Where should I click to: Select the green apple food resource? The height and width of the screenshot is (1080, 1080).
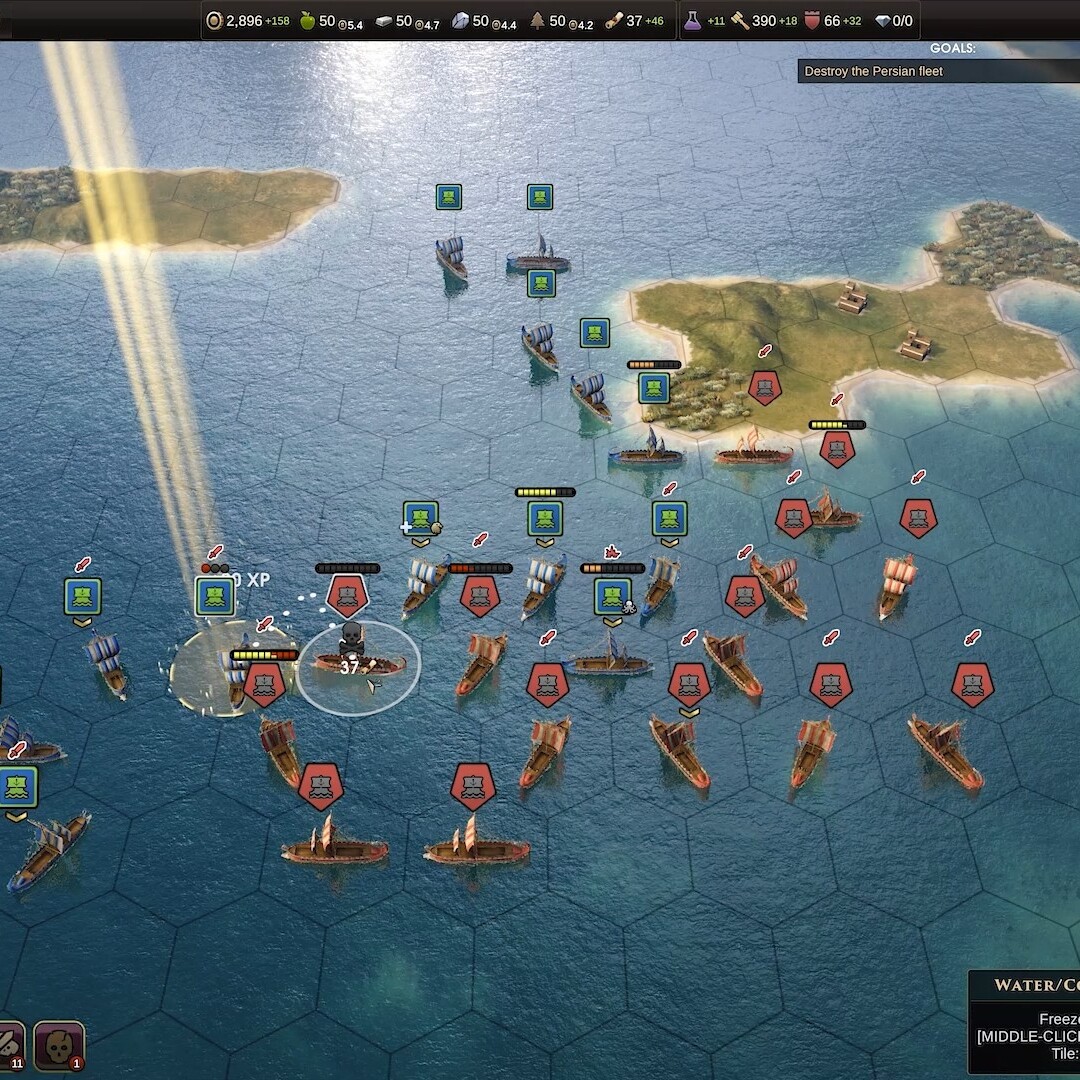click(308, 20)
